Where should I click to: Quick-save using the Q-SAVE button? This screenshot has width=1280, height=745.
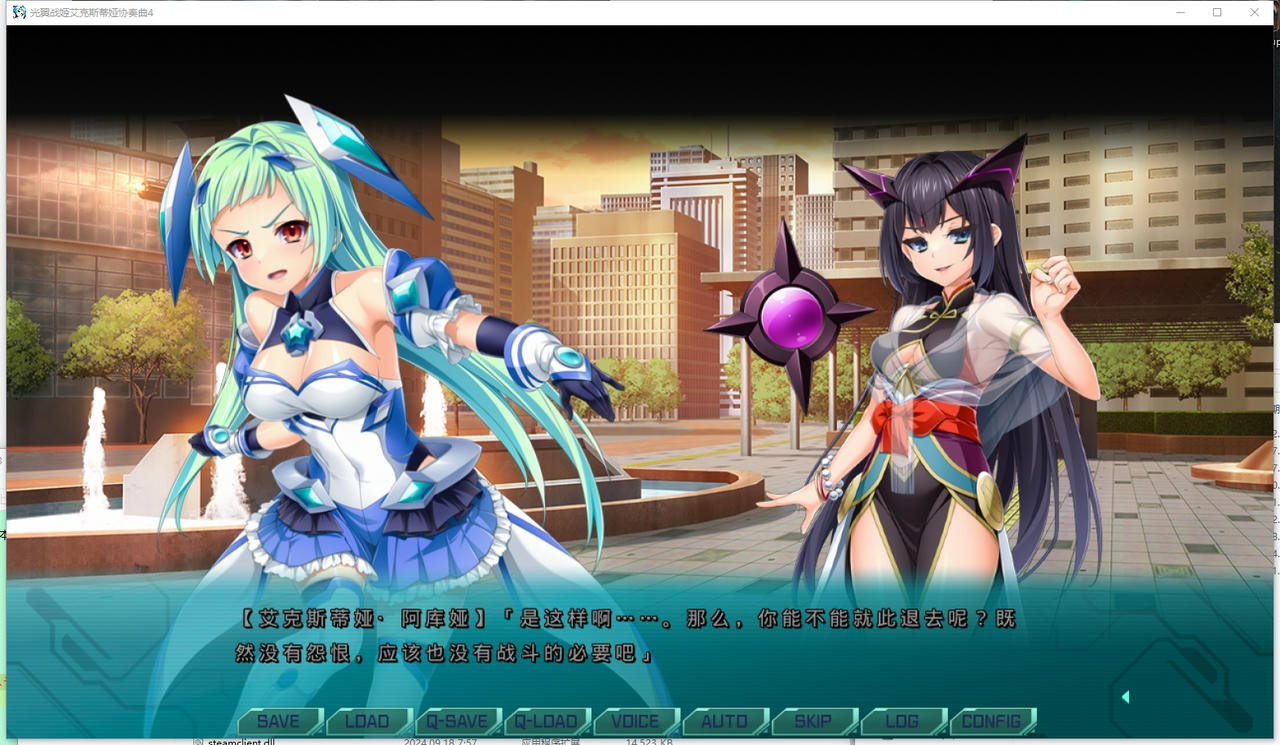(x=459, y=720)
